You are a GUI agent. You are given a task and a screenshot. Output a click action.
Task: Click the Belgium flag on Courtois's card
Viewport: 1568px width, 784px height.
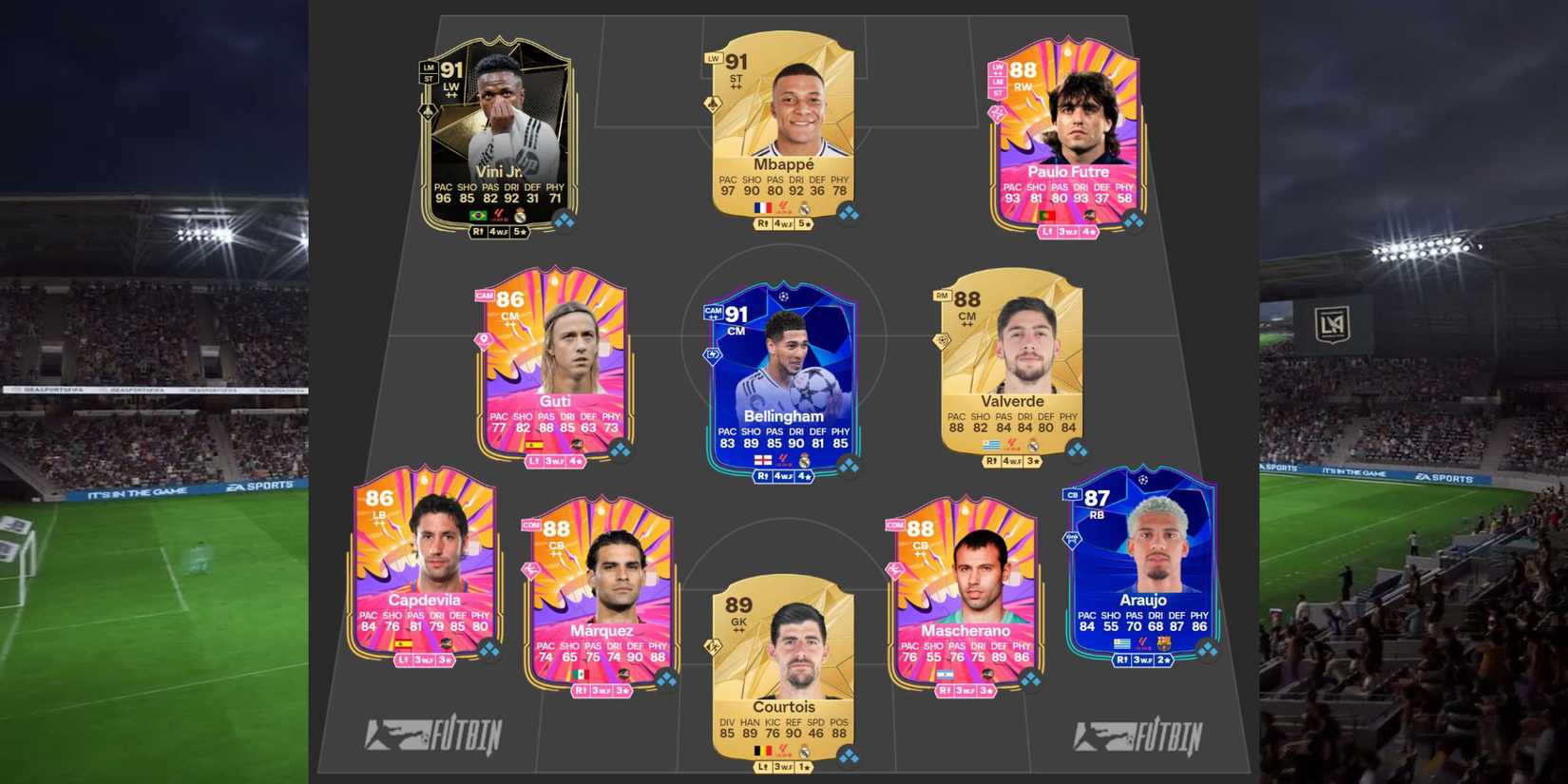[x=763, y=750]
